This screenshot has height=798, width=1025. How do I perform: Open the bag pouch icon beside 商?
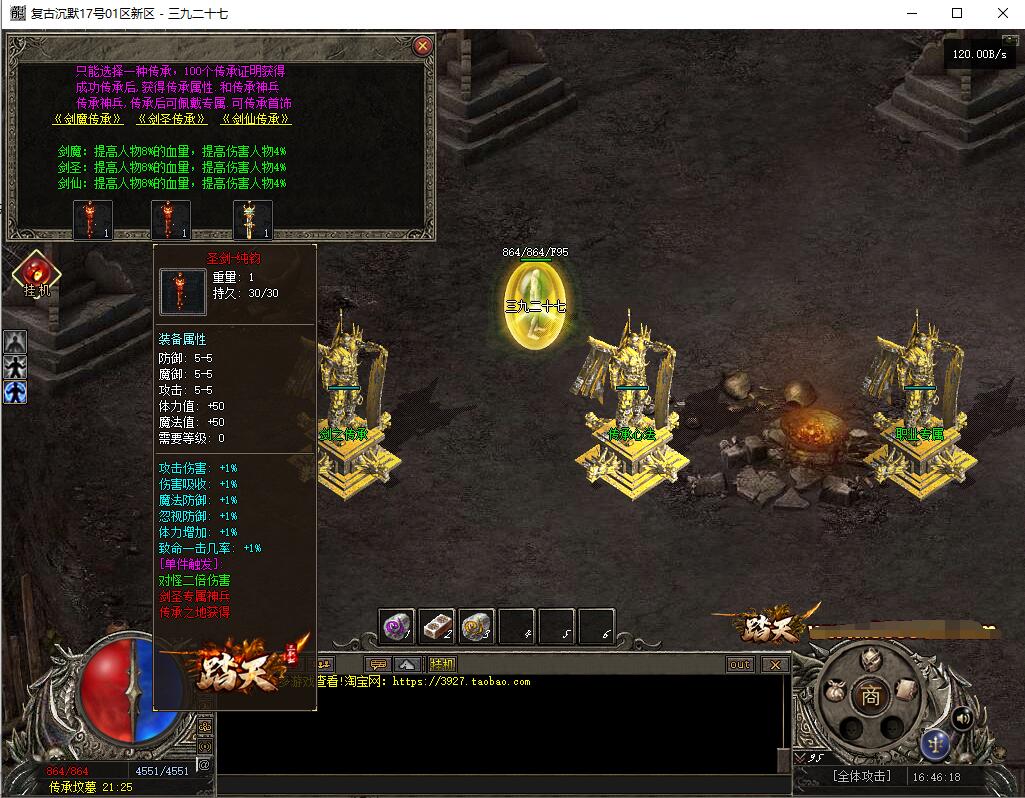tap(834, 692)
